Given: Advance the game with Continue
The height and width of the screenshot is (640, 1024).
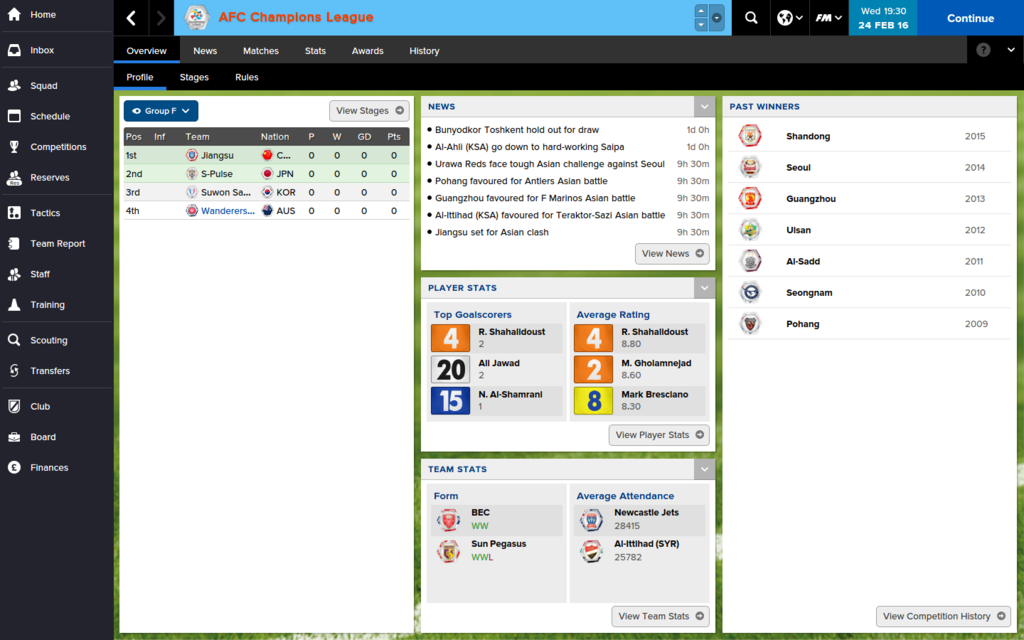Looking at the screenshot, I should 970,18.
